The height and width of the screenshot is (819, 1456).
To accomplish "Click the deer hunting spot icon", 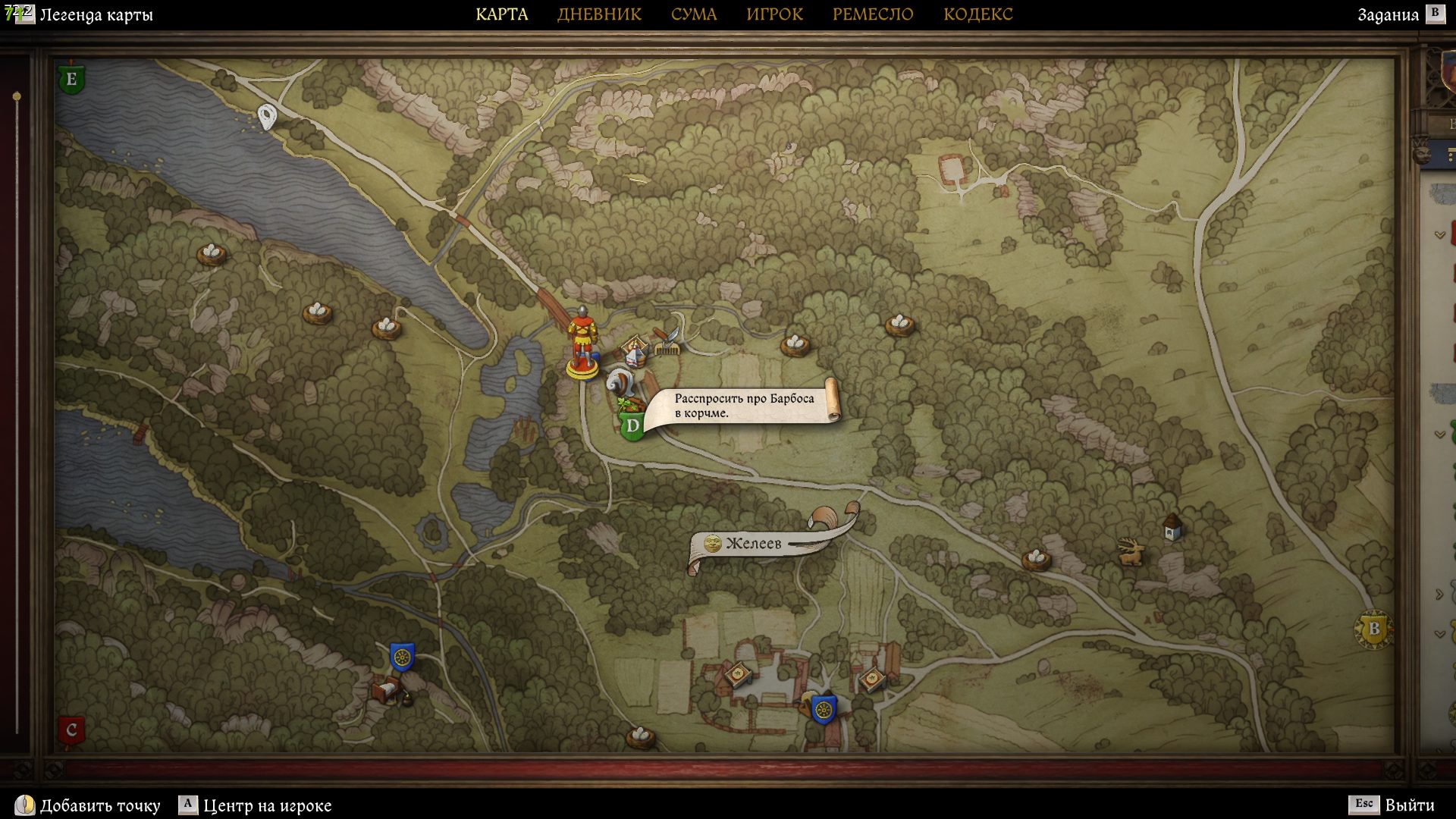I will click(1131, 551).
